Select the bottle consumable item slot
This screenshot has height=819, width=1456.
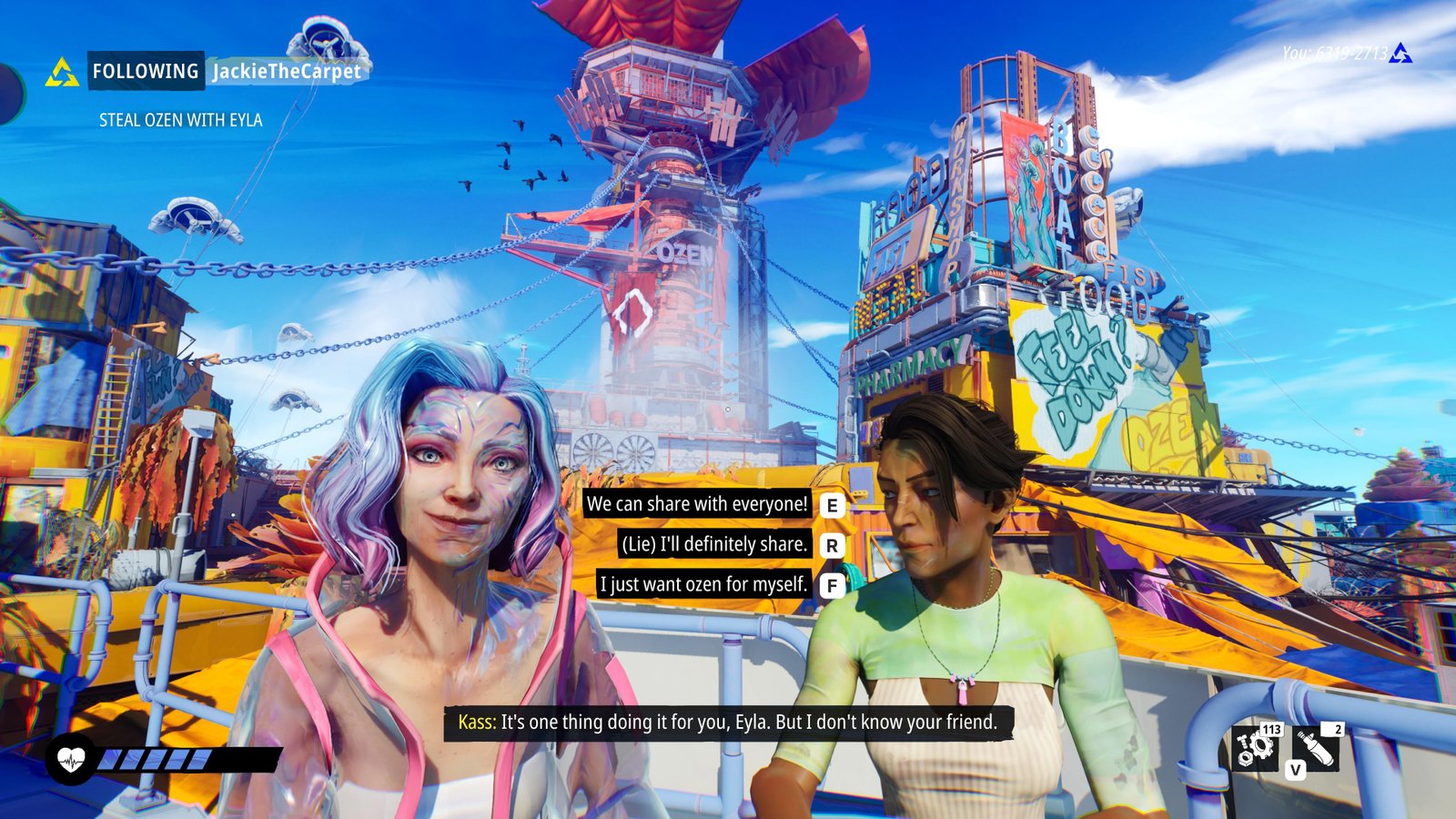point(1316,748)
